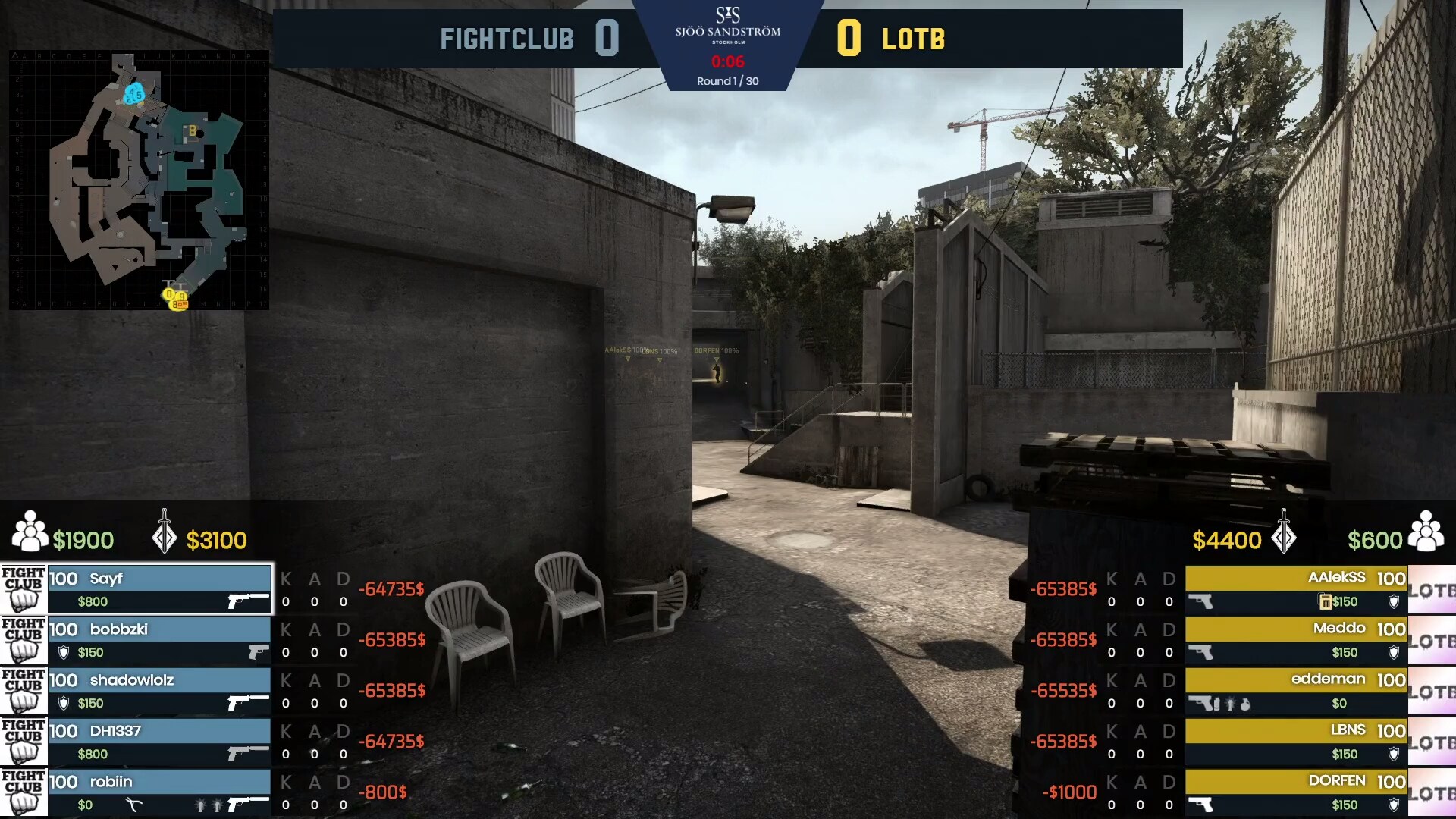Choose shadowlolz in the player list

159,691
